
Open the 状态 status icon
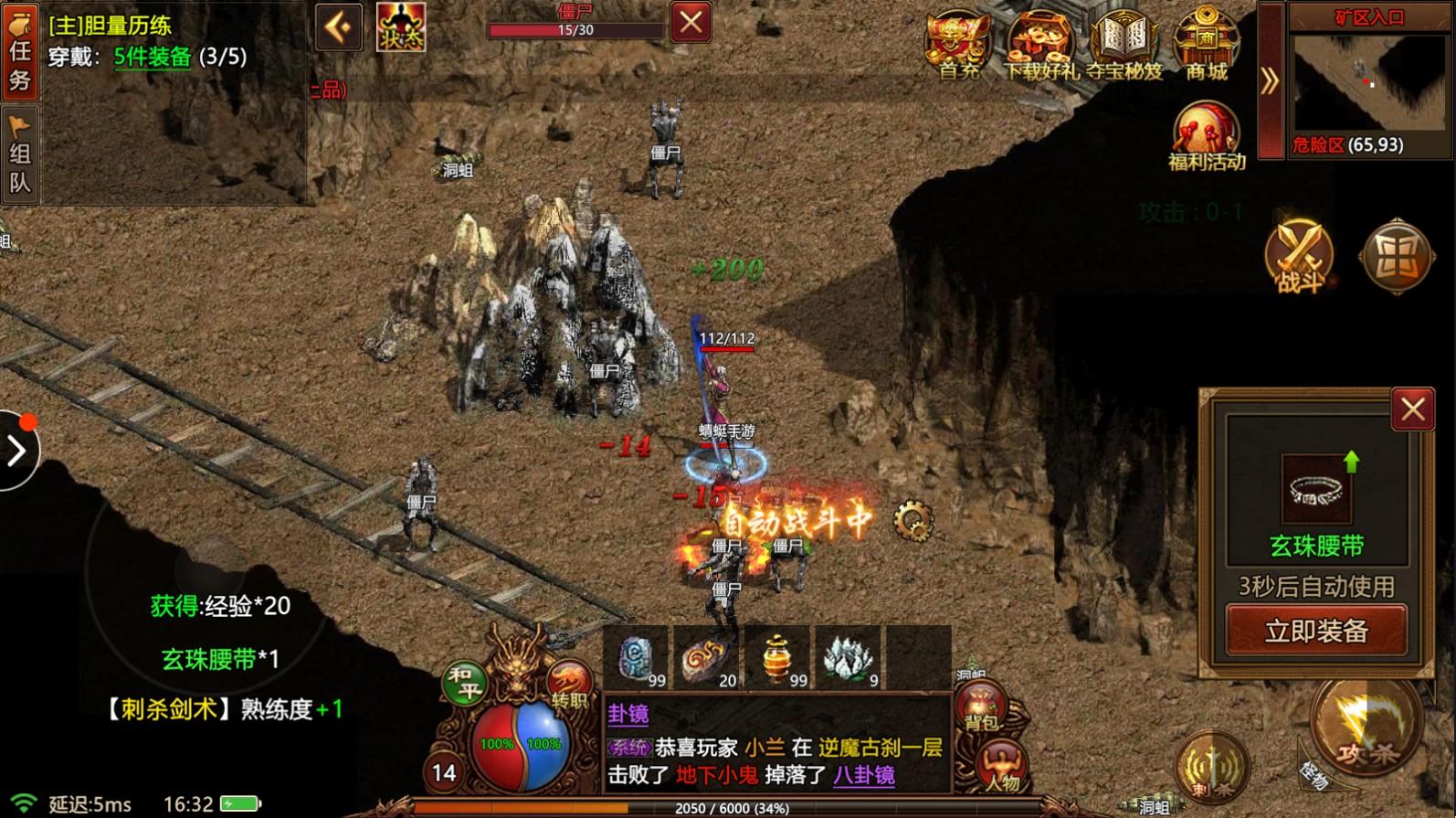[401, 27]
